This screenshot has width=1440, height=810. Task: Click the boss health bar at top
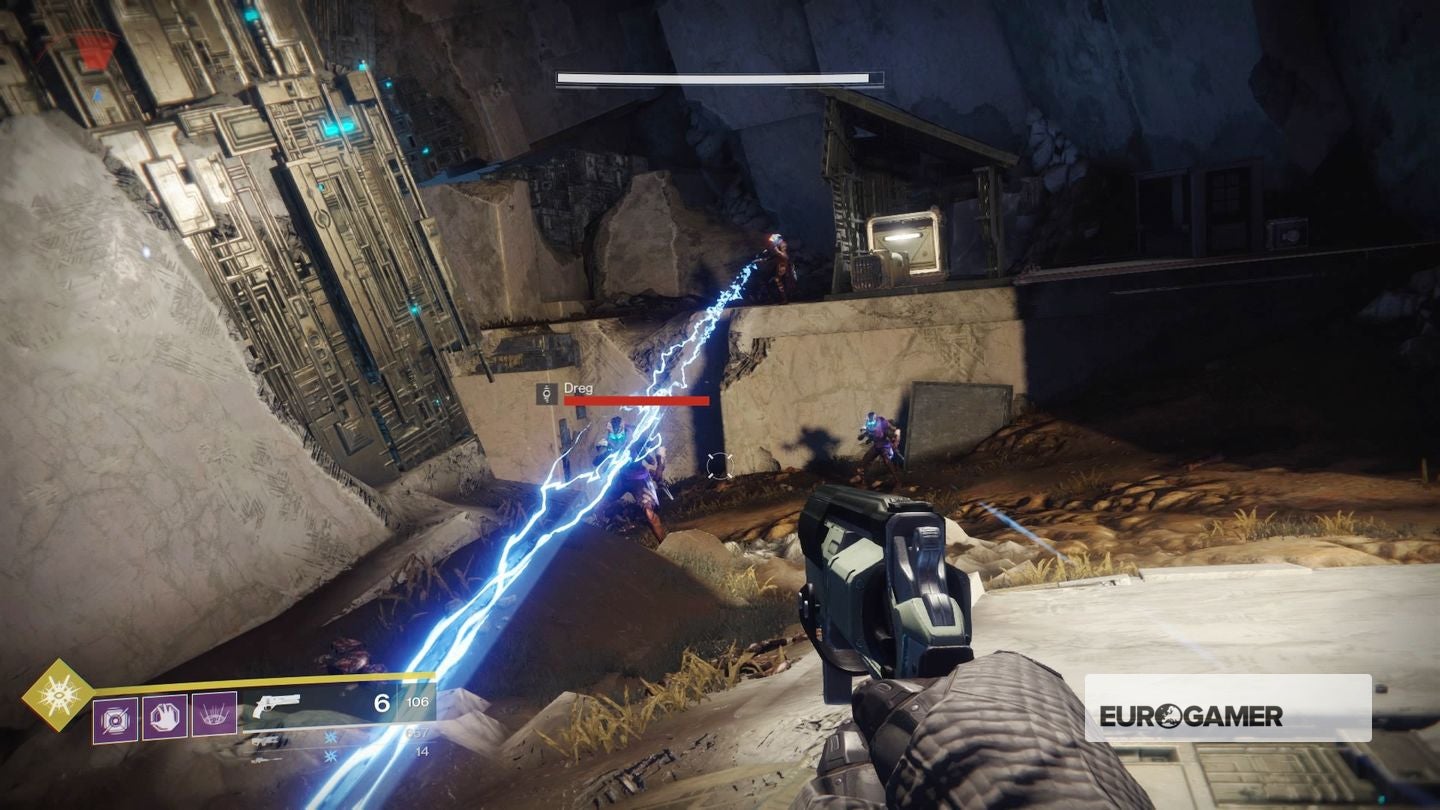click(x=718, y=74)
